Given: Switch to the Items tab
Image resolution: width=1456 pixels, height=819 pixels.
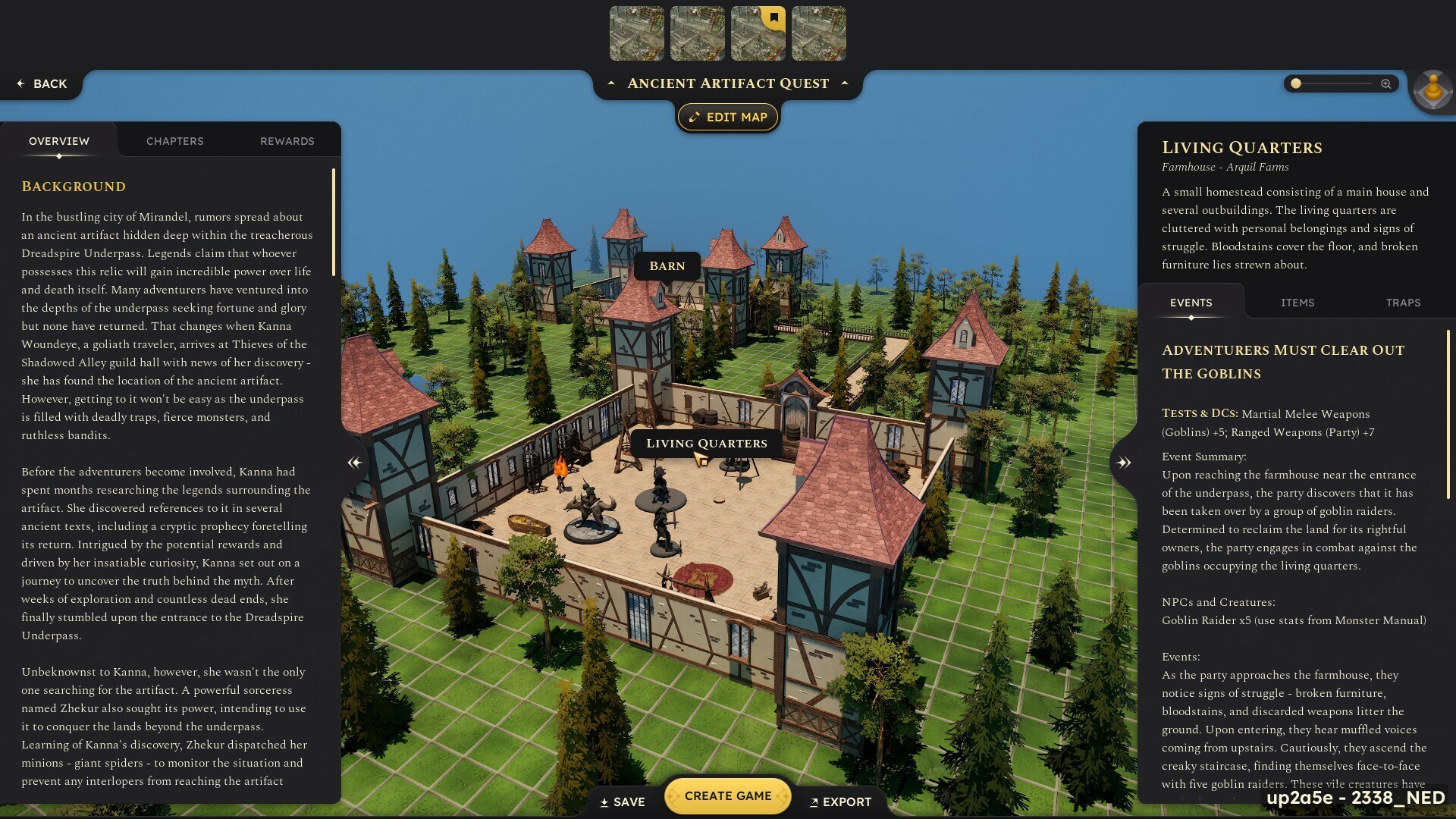Looking at the screenshot, I should click(1298, 303).
